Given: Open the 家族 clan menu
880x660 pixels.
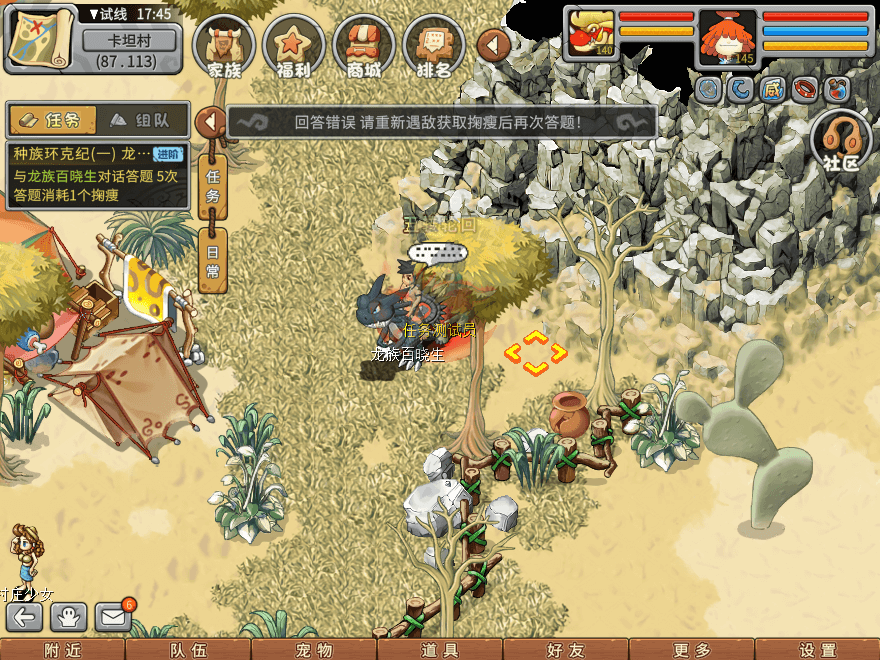Looking at the screenshot, I should pyautogui.click(x=224, y=46).
